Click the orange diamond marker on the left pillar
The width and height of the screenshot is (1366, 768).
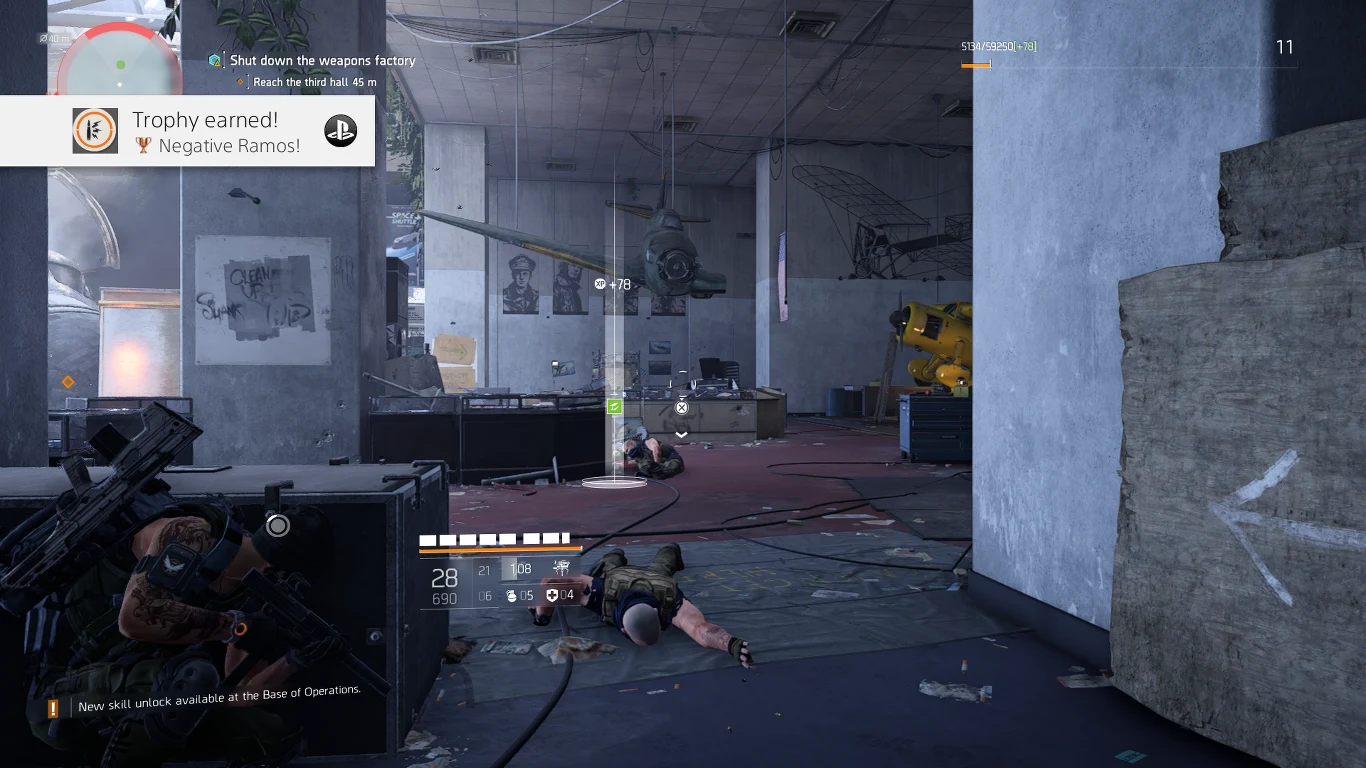67,381
